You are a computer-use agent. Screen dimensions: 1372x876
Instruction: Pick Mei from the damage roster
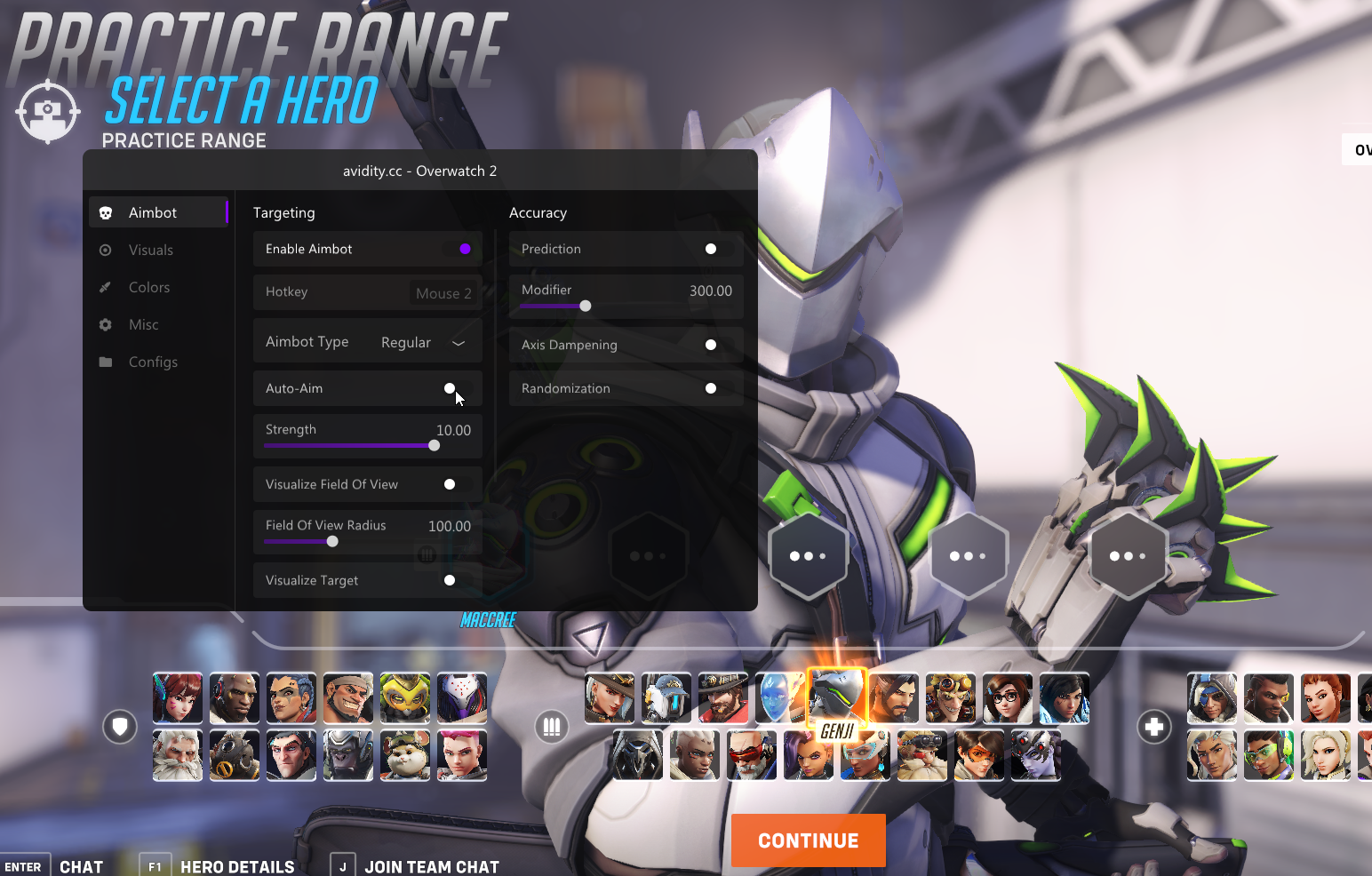(1008, 697)
